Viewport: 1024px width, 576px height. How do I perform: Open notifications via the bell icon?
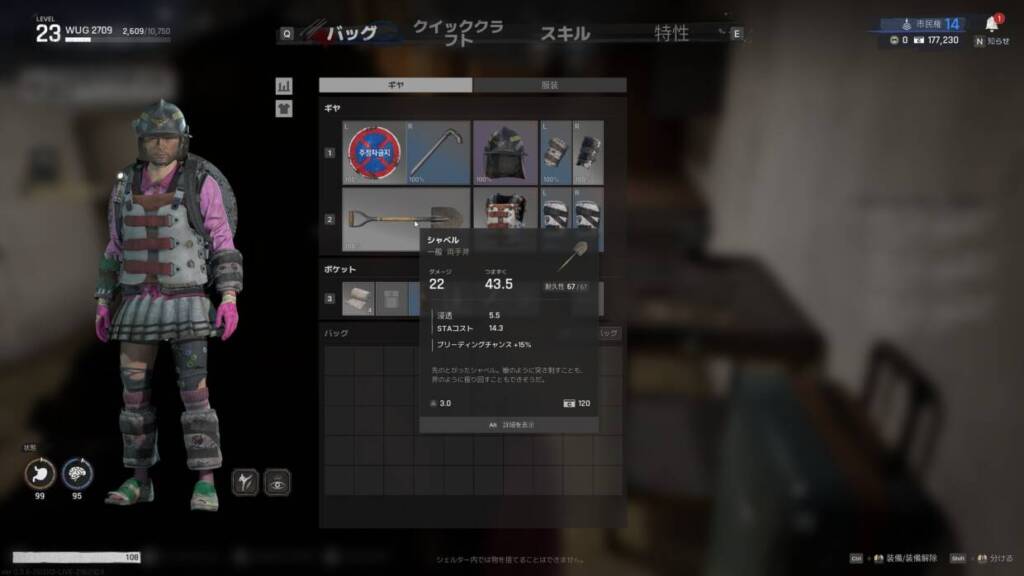click(x=992, y=24)
